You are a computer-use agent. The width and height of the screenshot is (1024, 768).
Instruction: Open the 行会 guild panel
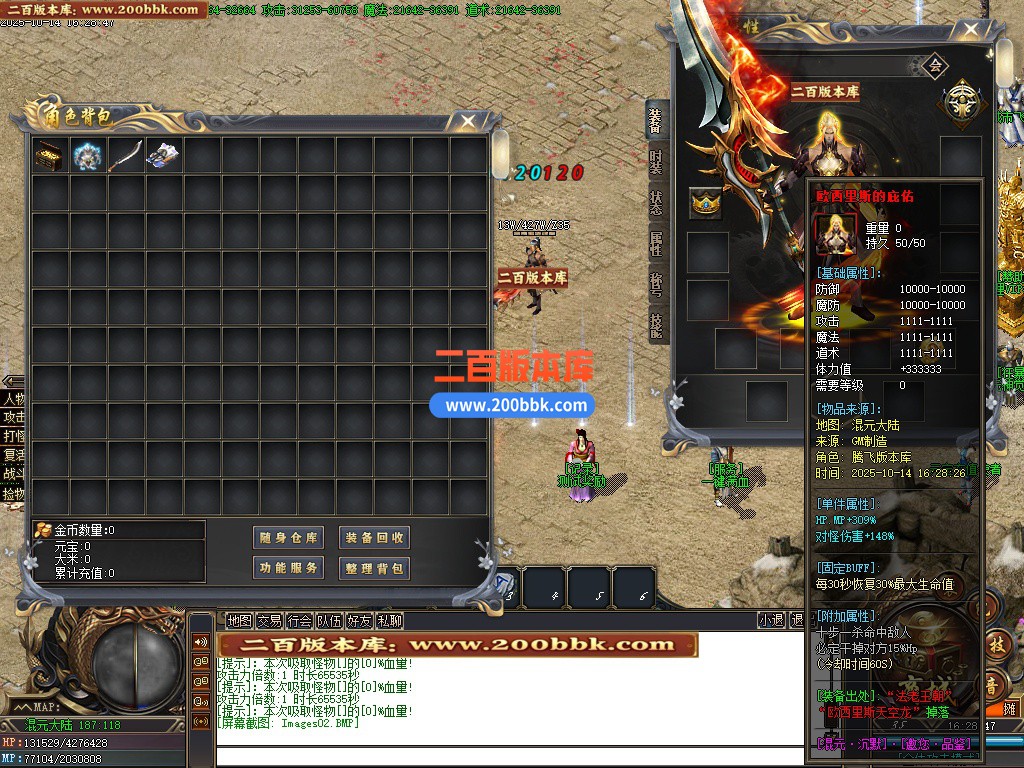pos(299,620)
